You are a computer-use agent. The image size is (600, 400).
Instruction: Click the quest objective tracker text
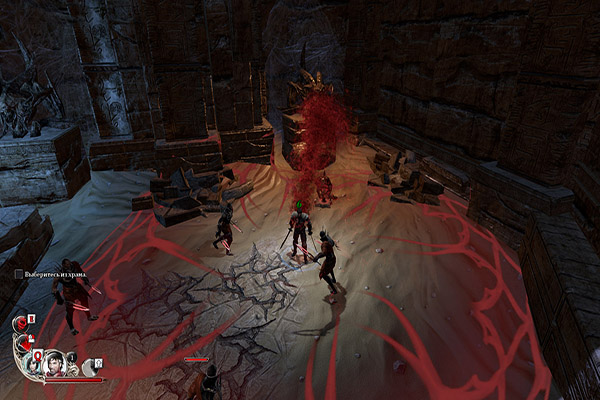pyautogui.click(x=51, y=274)
